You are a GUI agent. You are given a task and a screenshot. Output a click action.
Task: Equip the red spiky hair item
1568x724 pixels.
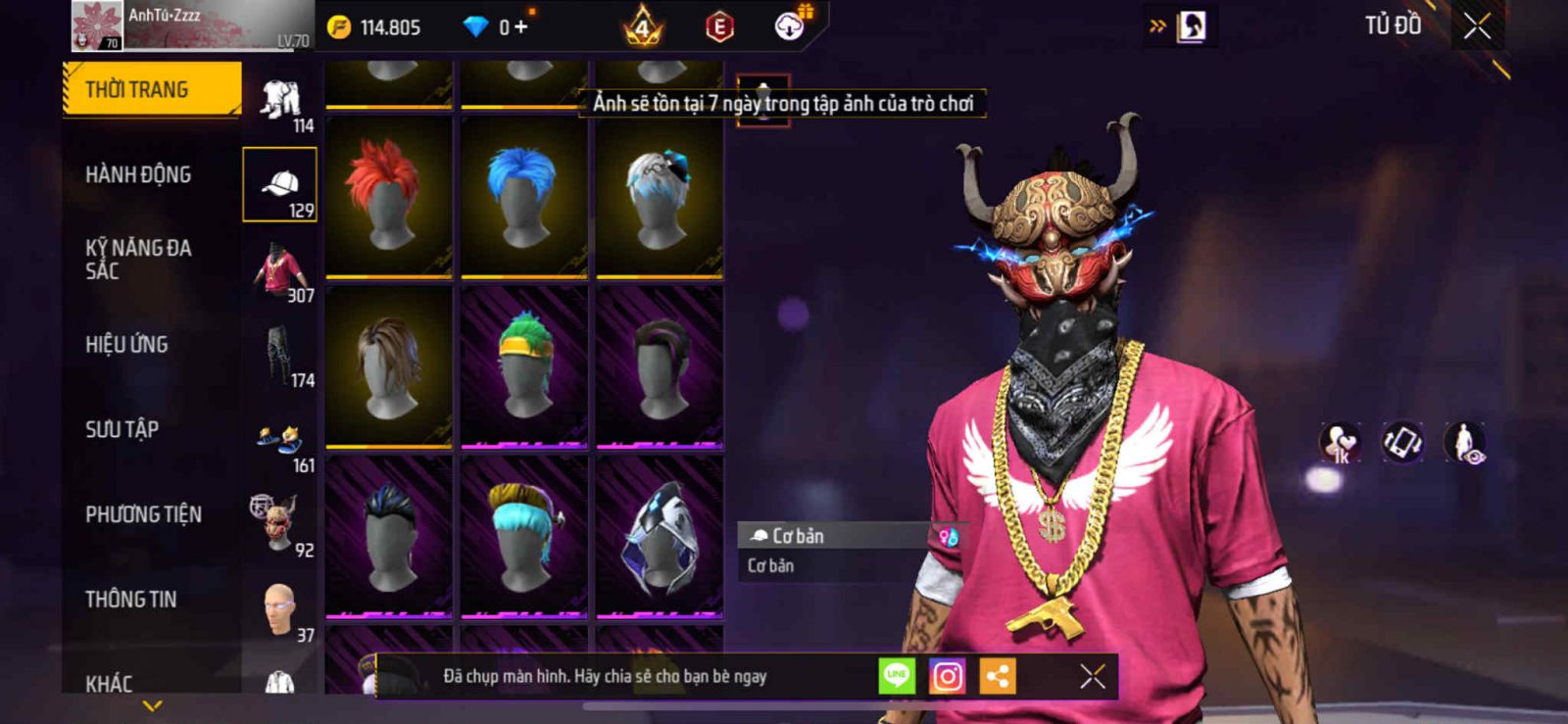coord(389,196)
